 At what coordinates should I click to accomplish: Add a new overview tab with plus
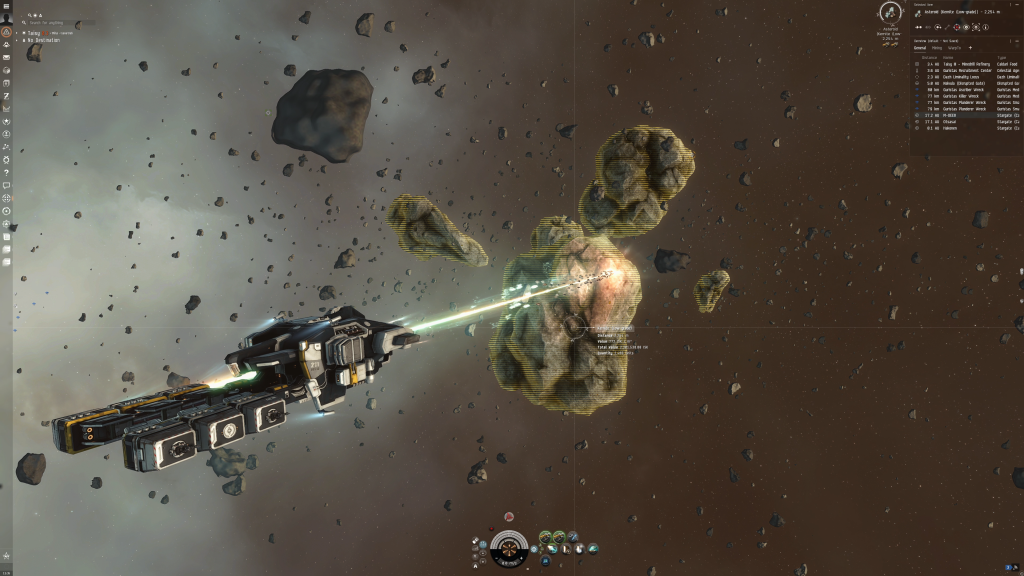(x=970, y=47)
